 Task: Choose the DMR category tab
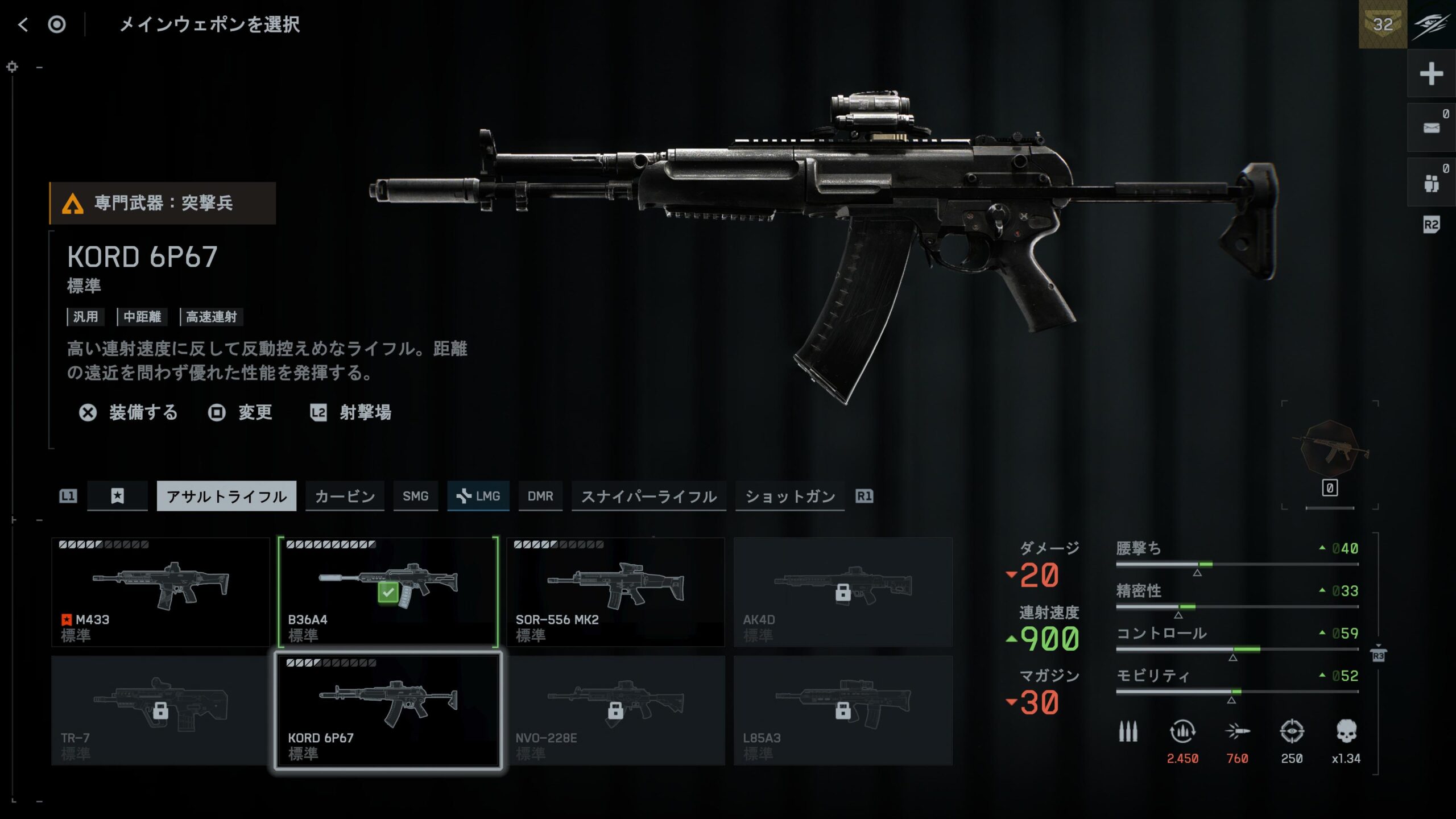click(x=540, y=496)
